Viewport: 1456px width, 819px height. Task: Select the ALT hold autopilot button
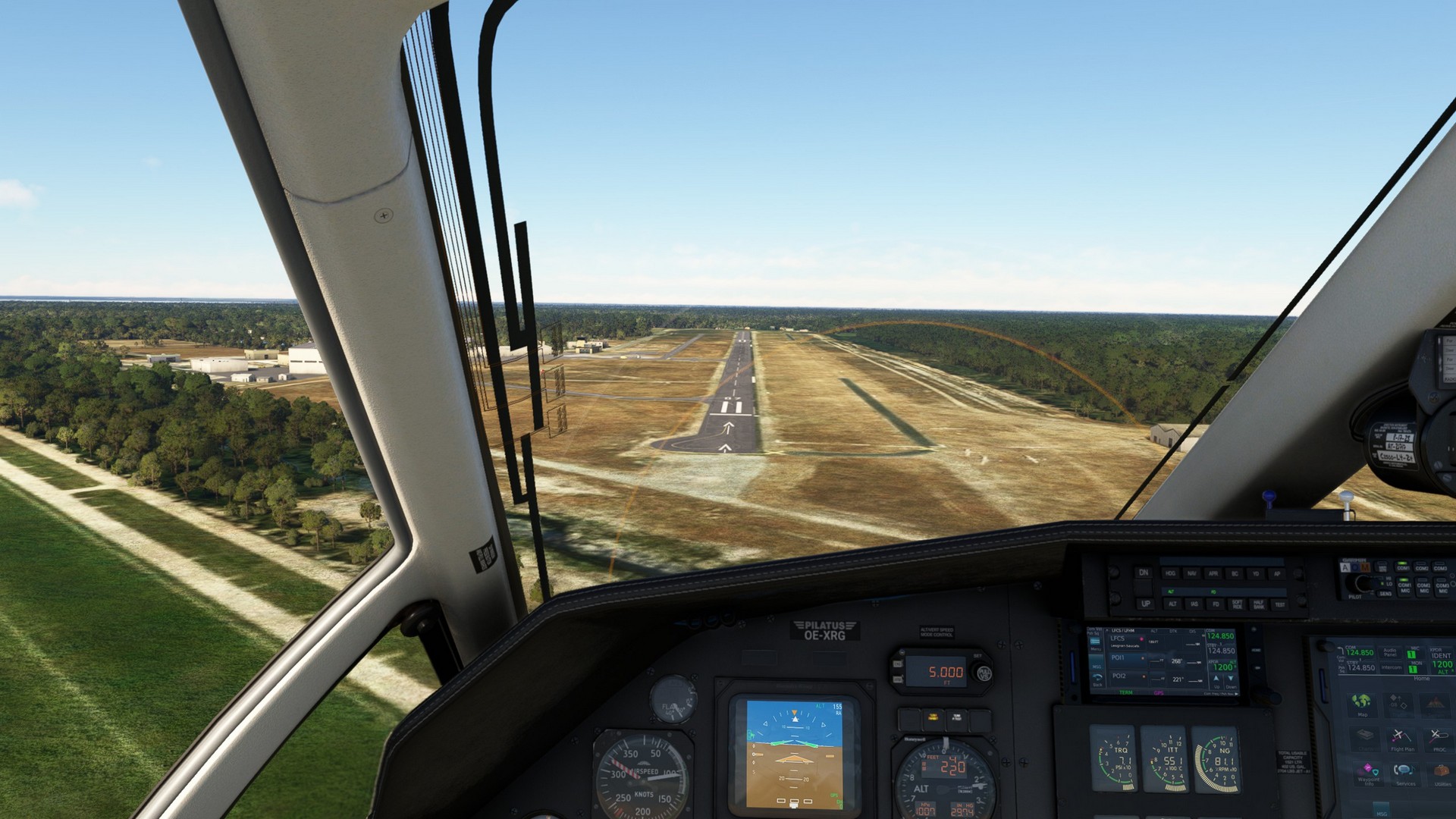tap(1172, 604)
